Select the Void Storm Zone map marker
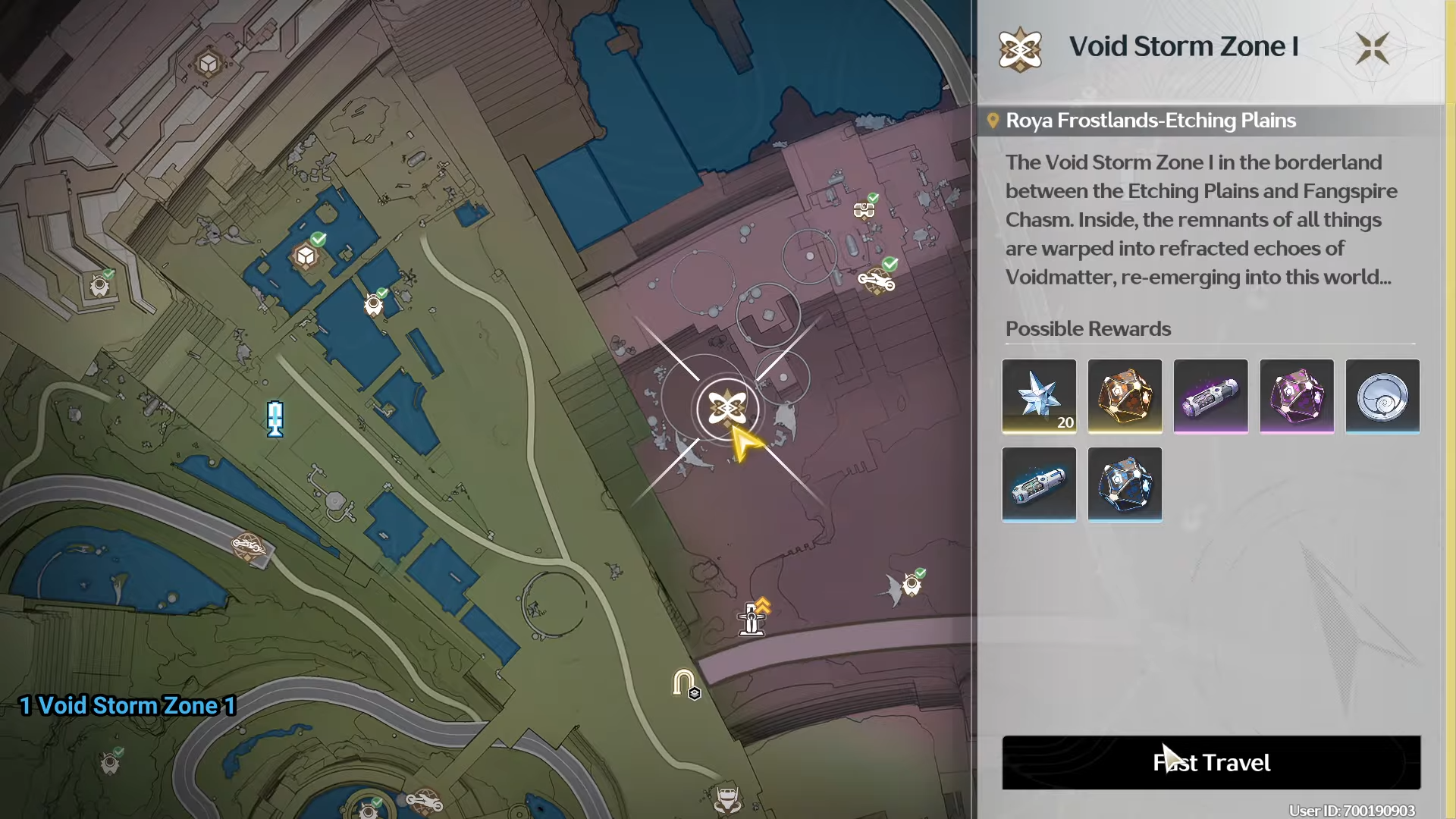The image size is (1456, 819). pyautogui.click(x=727, y=409)
